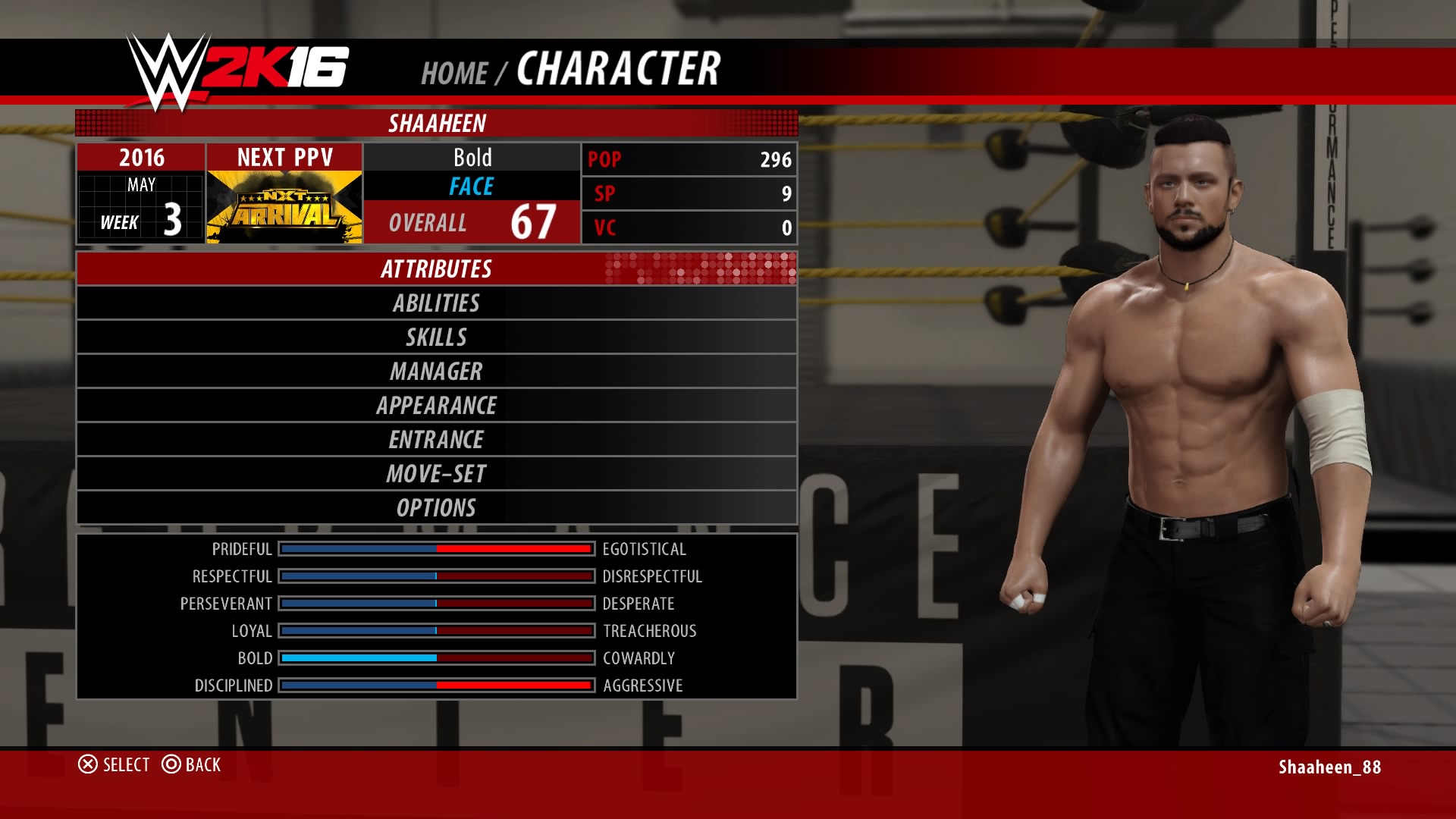Click the SP points indicator
This screenshot has height=819, width=1456.
[688, 194]
